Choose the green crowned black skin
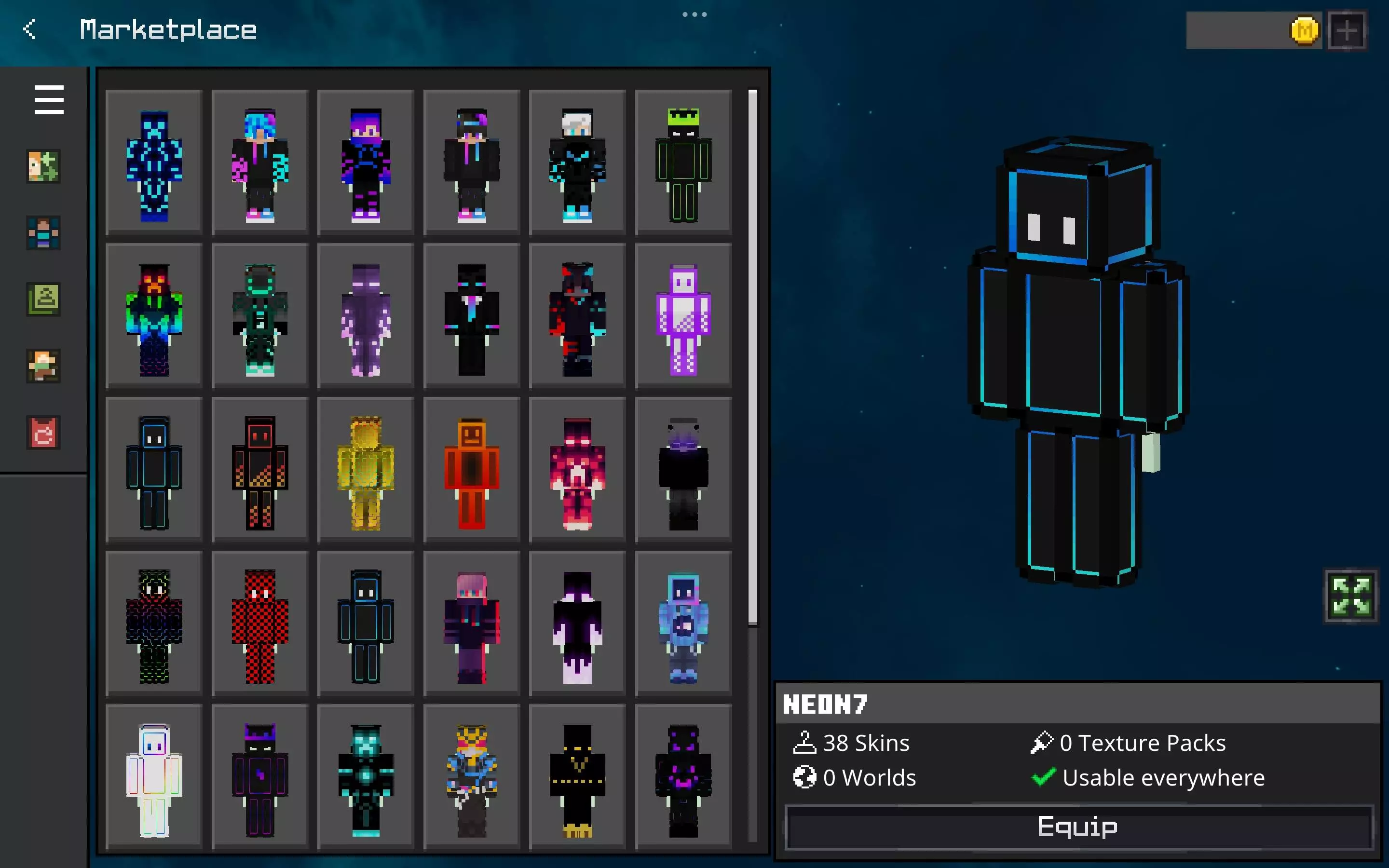This screenshot has height=868, width=1389. tap(683, 163)
